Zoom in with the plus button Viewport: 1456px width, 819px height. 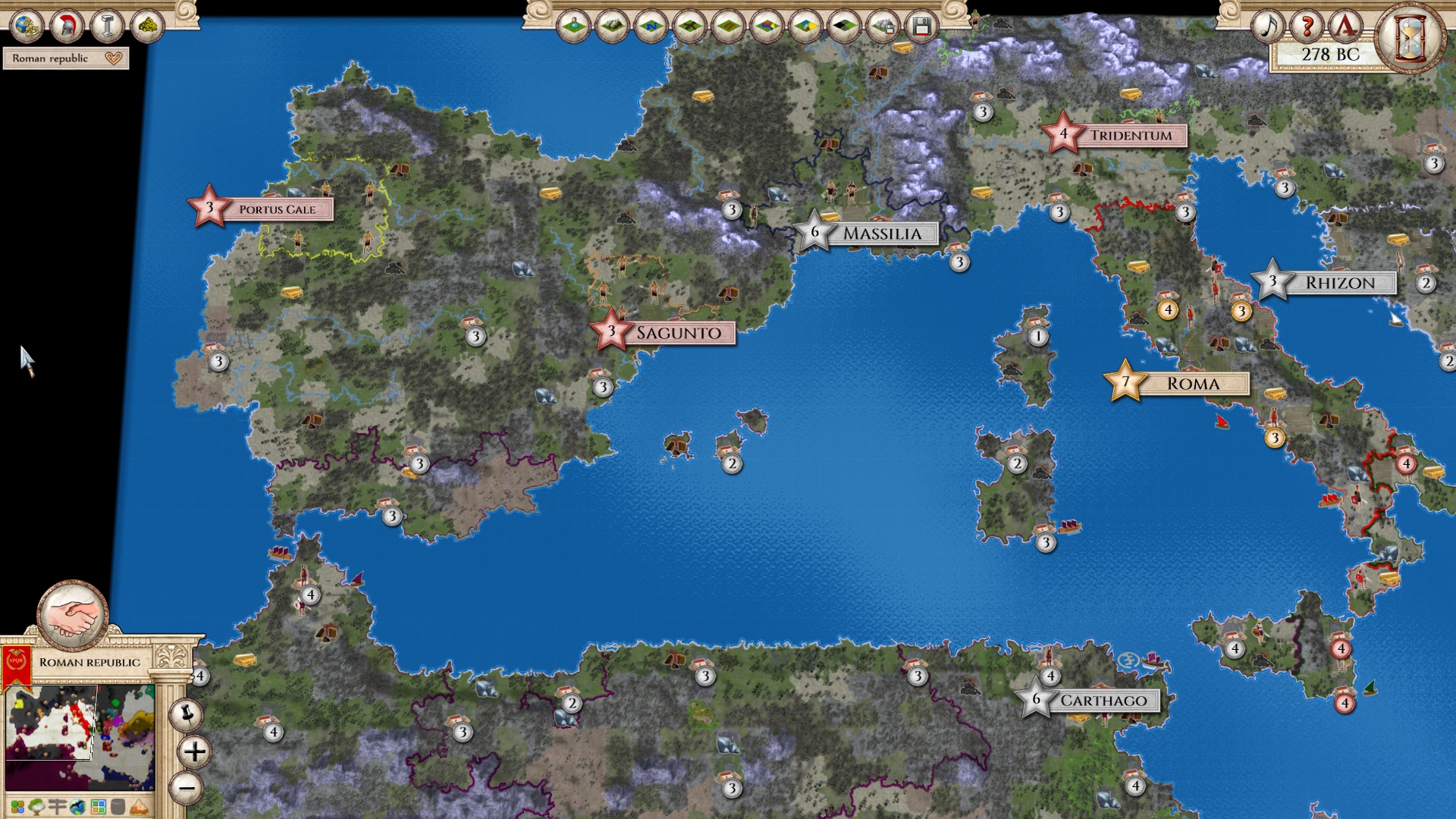(194, 752)
